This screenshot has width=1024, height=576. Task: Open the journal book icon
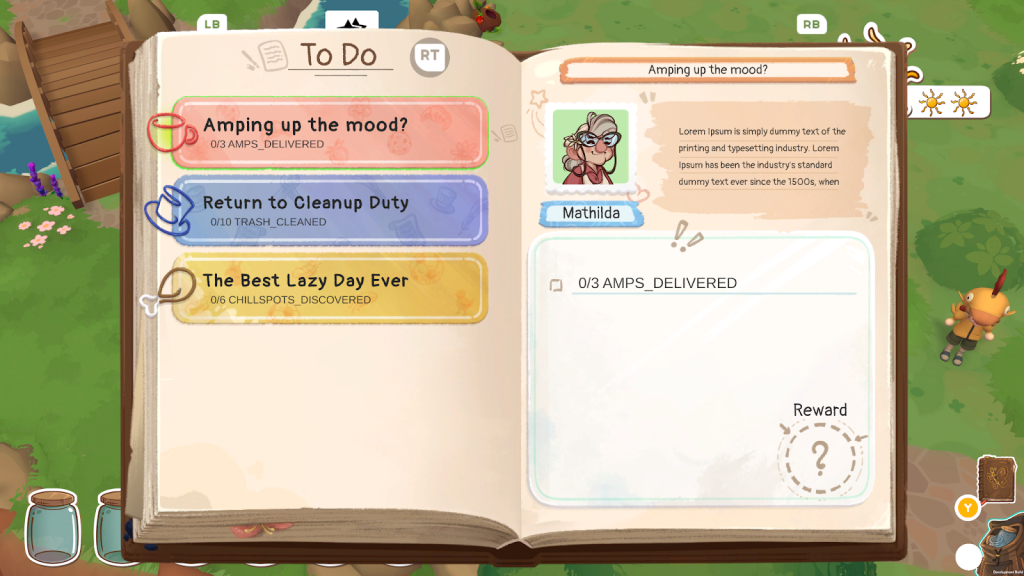coord(996,481)
